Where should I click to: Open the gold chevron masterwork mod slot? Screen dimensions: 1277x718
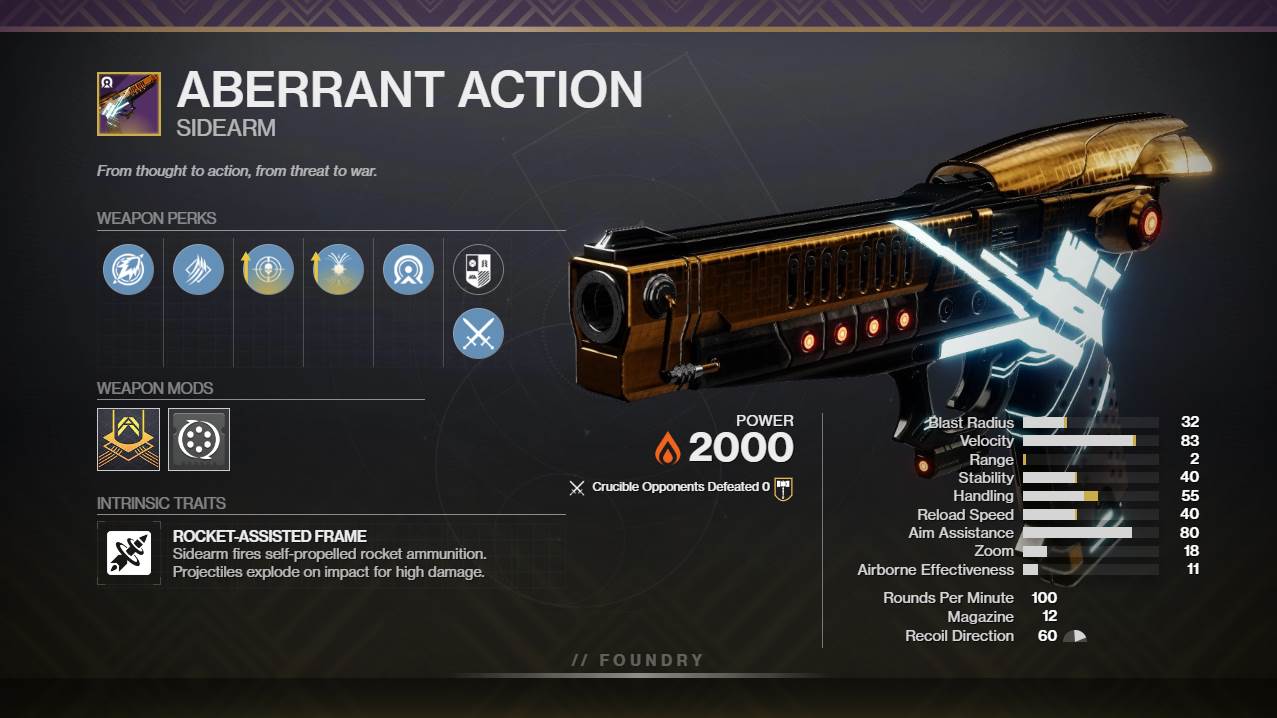point(128,439)
